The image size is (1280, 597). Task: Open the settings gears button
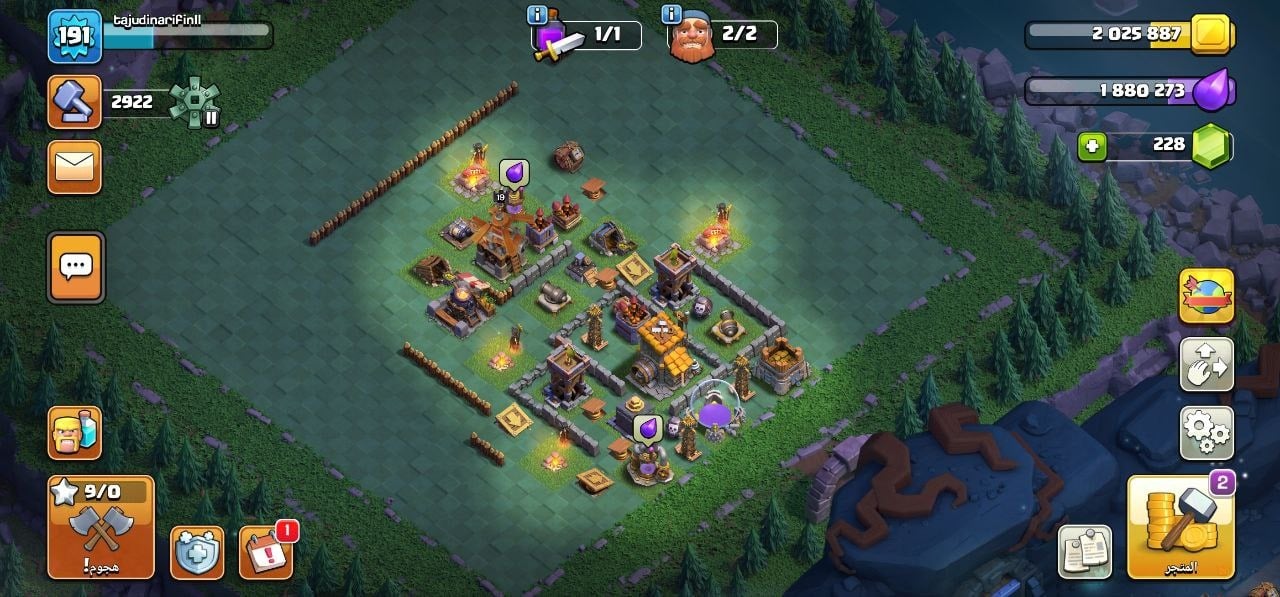1206,432
